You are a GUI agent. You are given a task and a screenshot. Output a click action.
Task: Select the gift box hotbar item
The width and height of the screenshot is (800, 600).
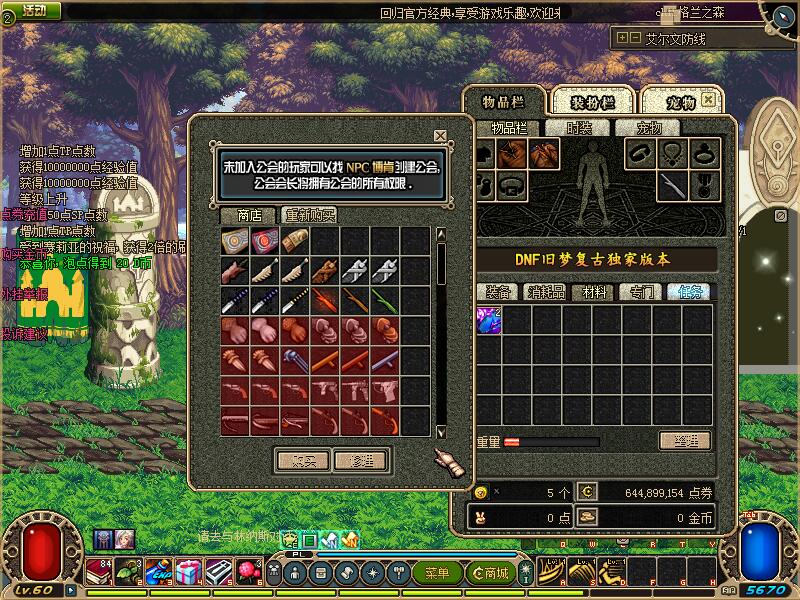(x=189, y=572)
